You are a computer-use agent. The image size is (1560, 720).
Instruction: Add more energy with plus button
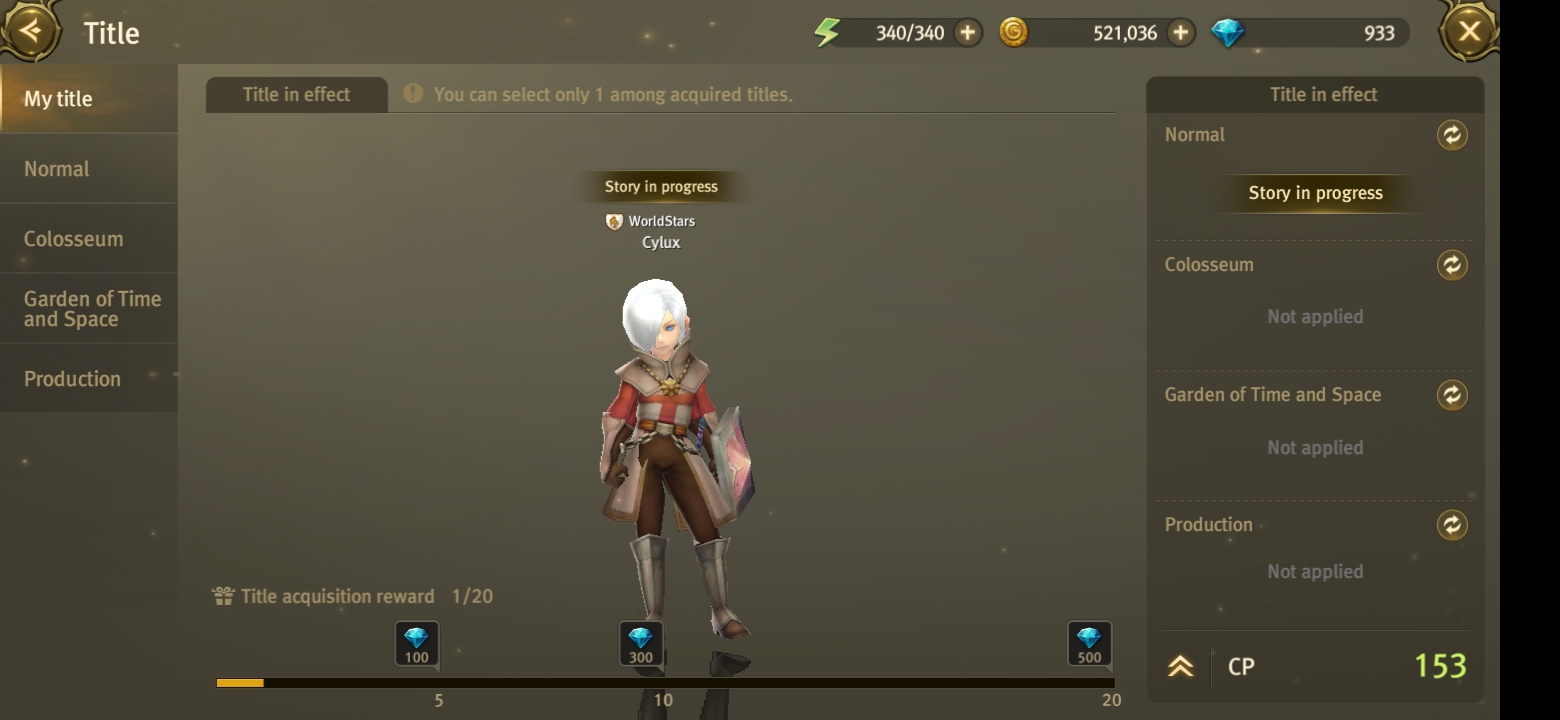(x=967, y=33)
